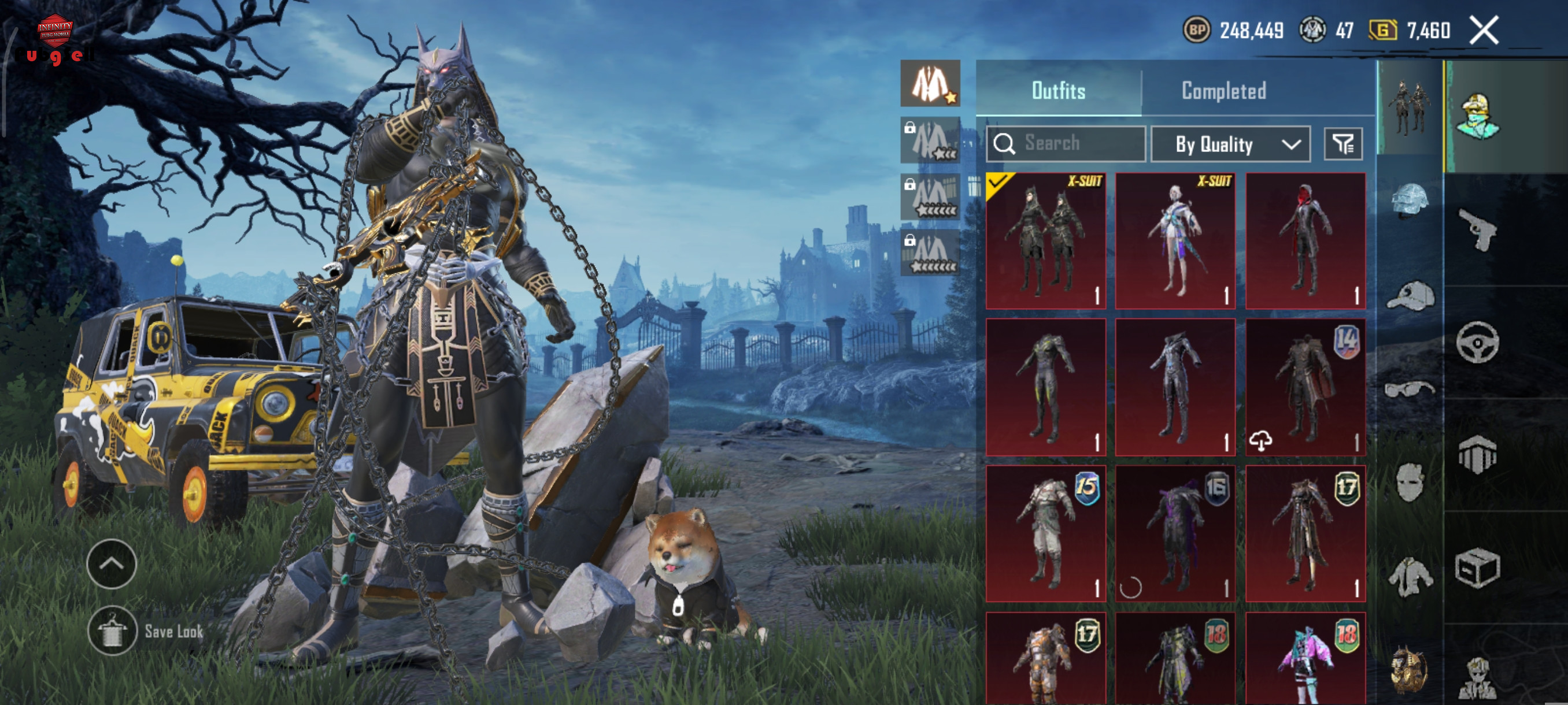Open the By Quality sort dropdown
The height and width of the screenshot is (705, 1568).
click(x=1230, y=144)
